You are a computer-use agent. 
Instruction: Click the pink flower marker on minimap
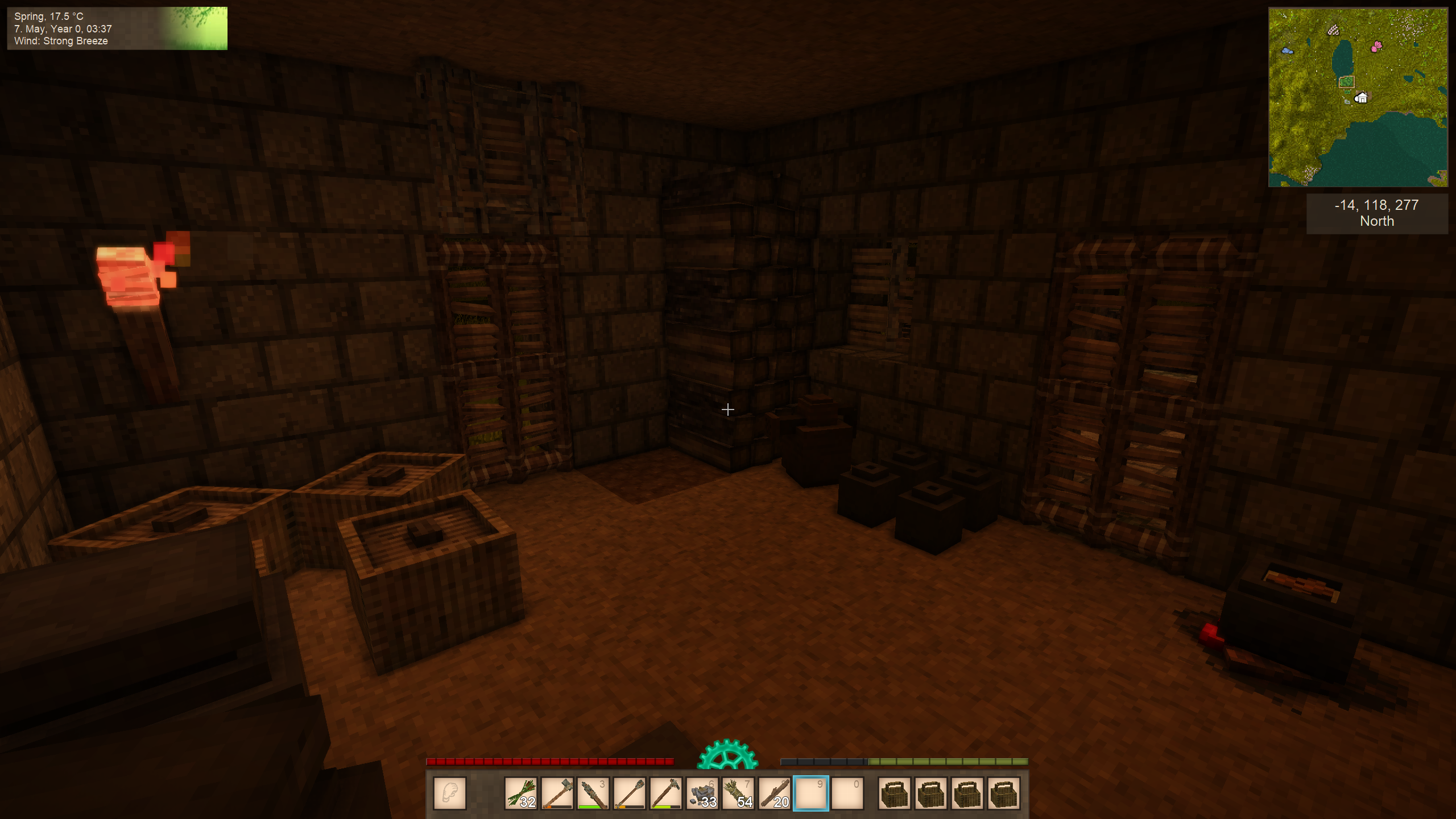coord(1377,46)
